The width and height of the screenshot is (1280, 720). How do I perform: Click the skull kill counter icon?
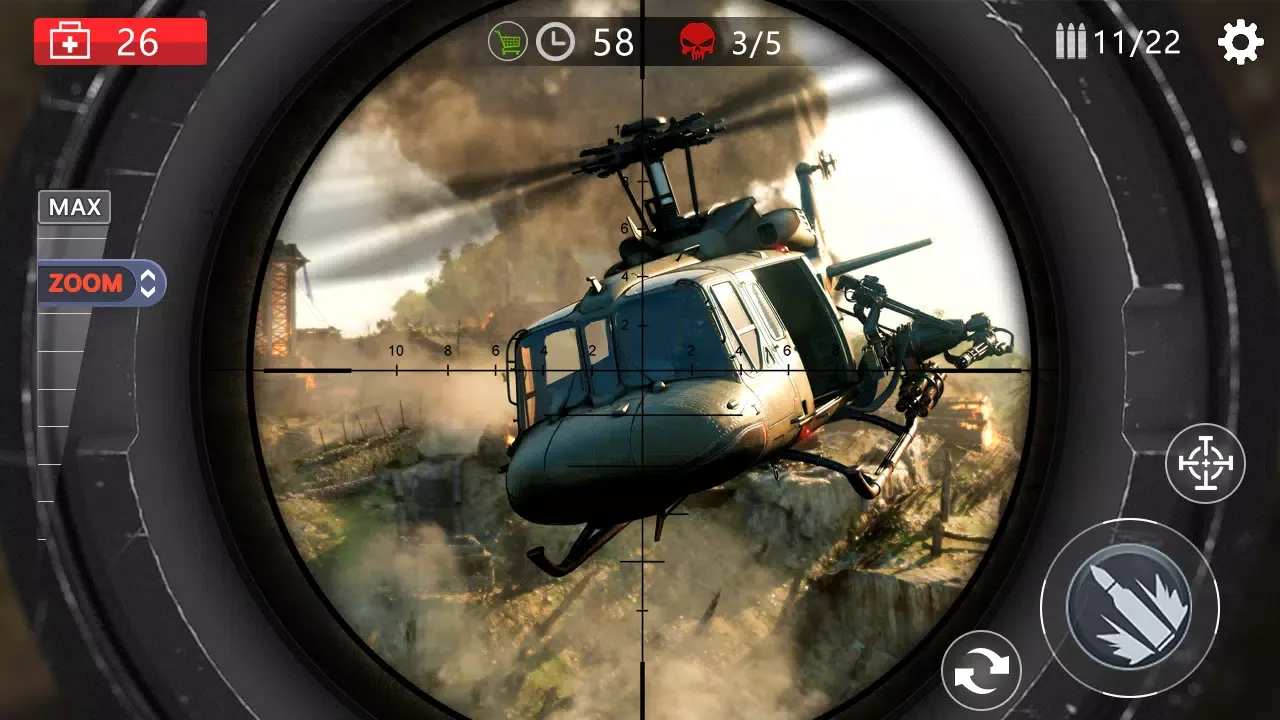click(x=699, y=41)
